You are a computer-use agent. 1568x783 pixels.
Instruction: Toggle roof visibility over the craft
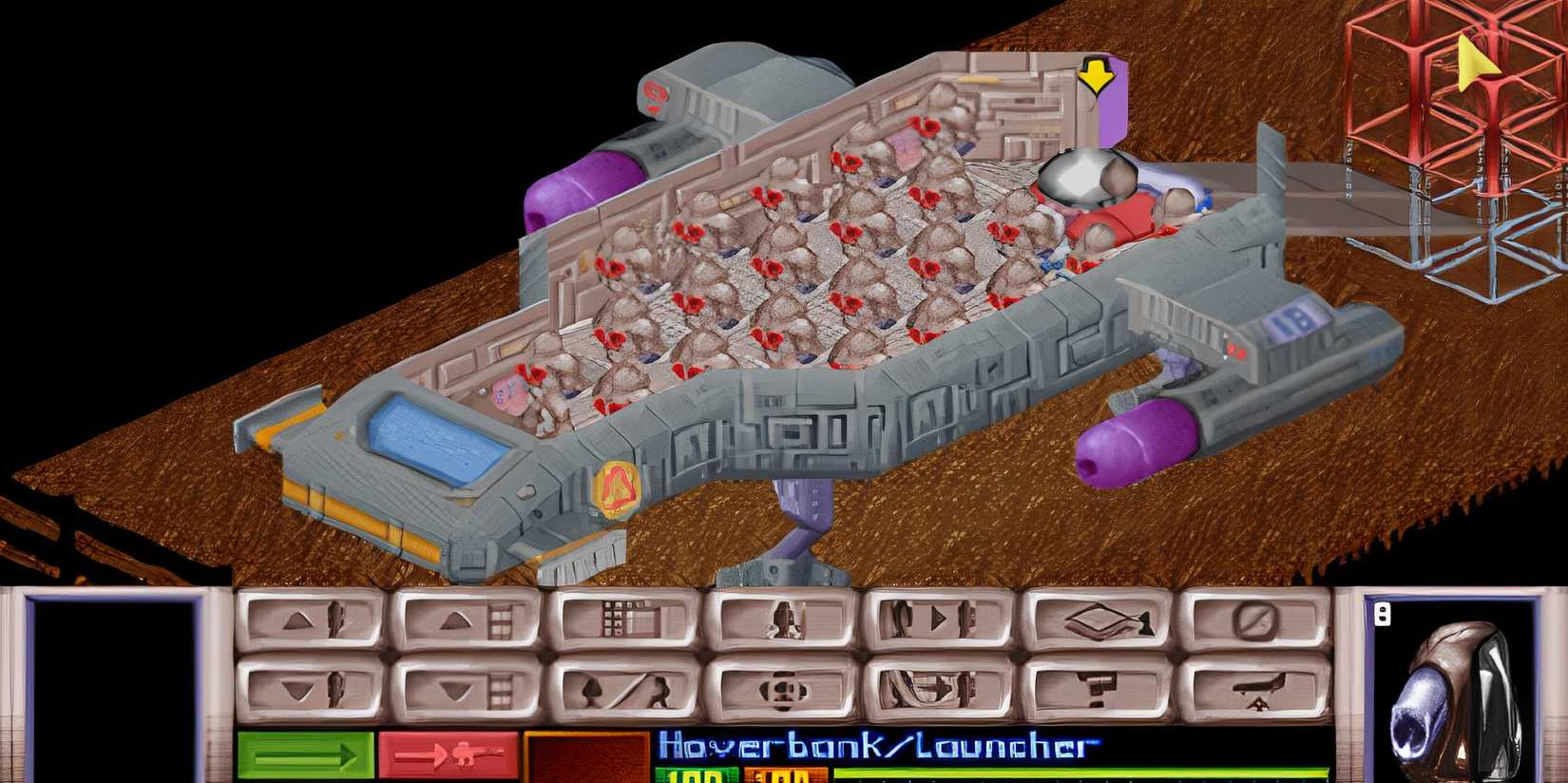1098,624
